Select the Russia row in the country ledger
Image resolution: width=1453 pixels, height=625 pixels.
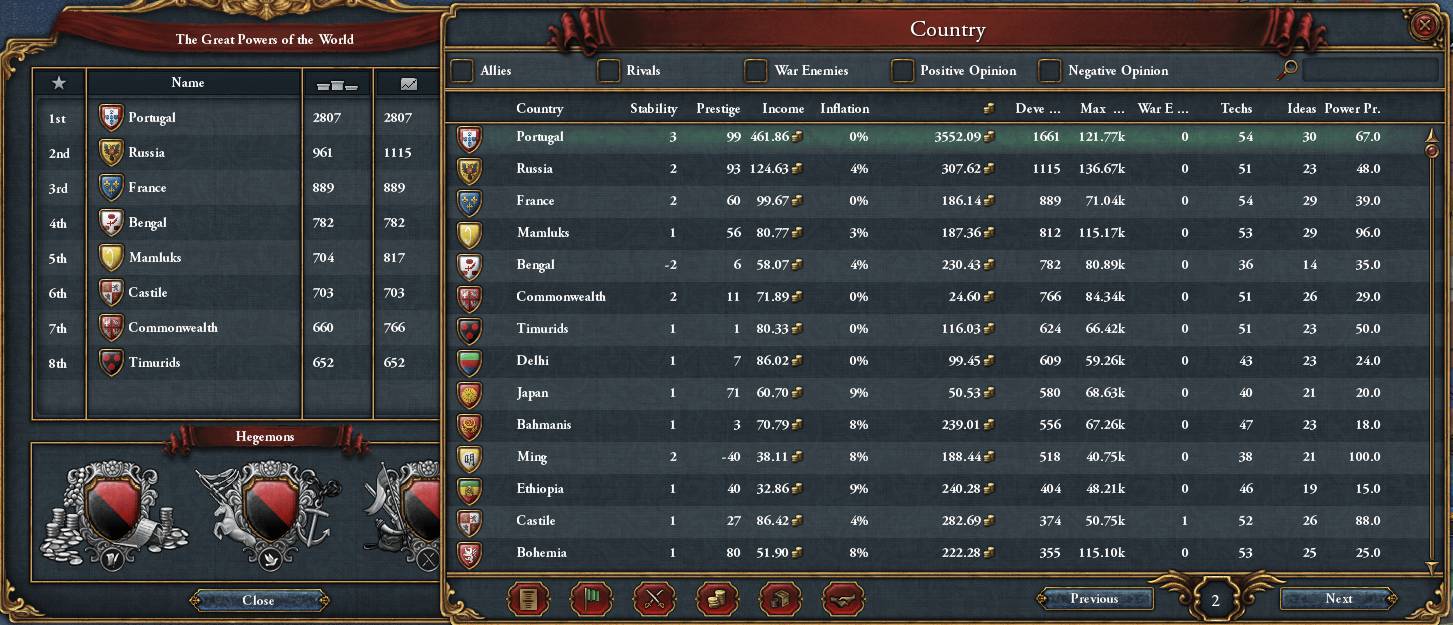tap(534, 169)
